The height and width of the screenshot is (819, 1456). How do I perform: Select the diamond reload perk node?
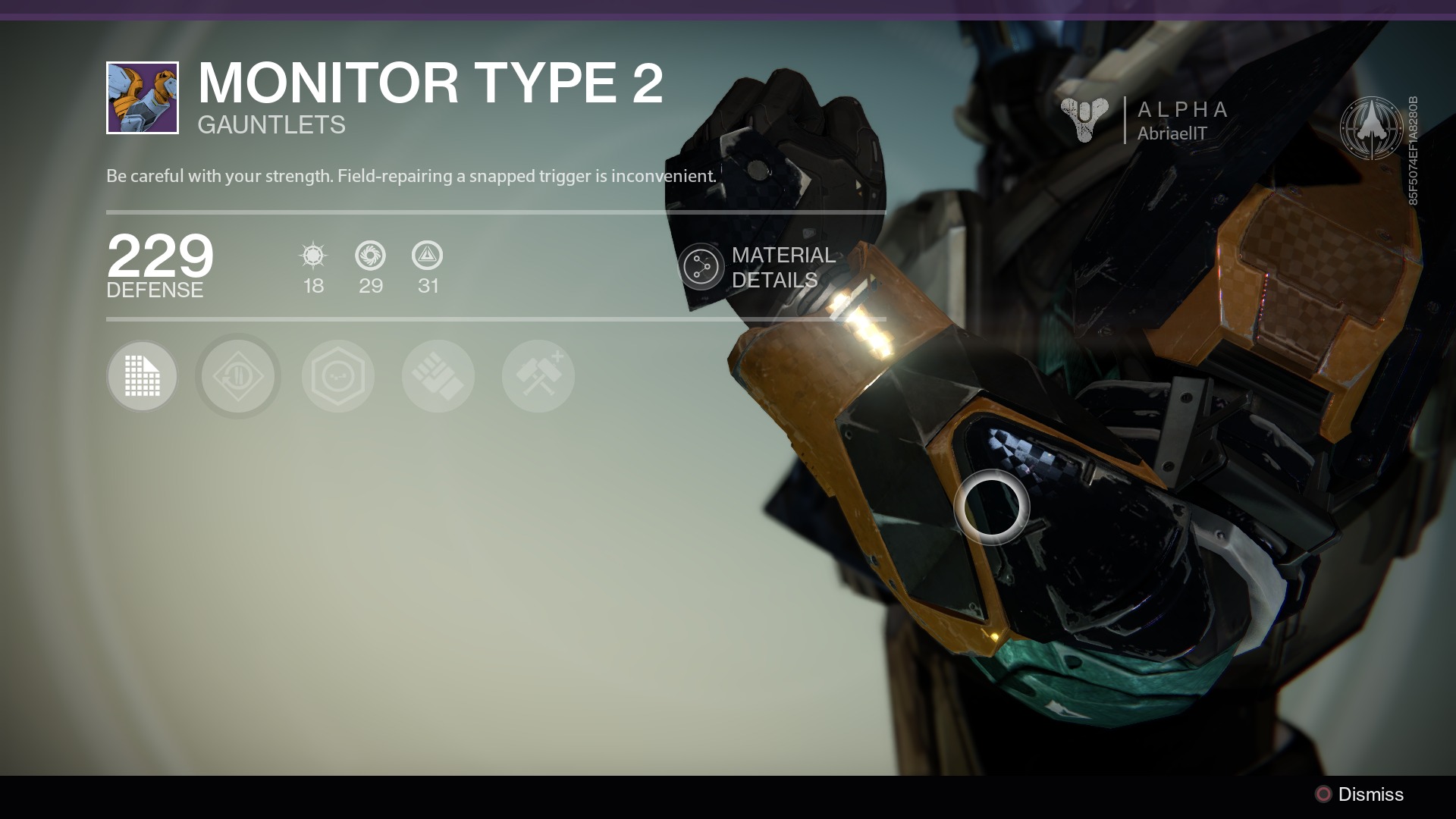pos(238,376)
